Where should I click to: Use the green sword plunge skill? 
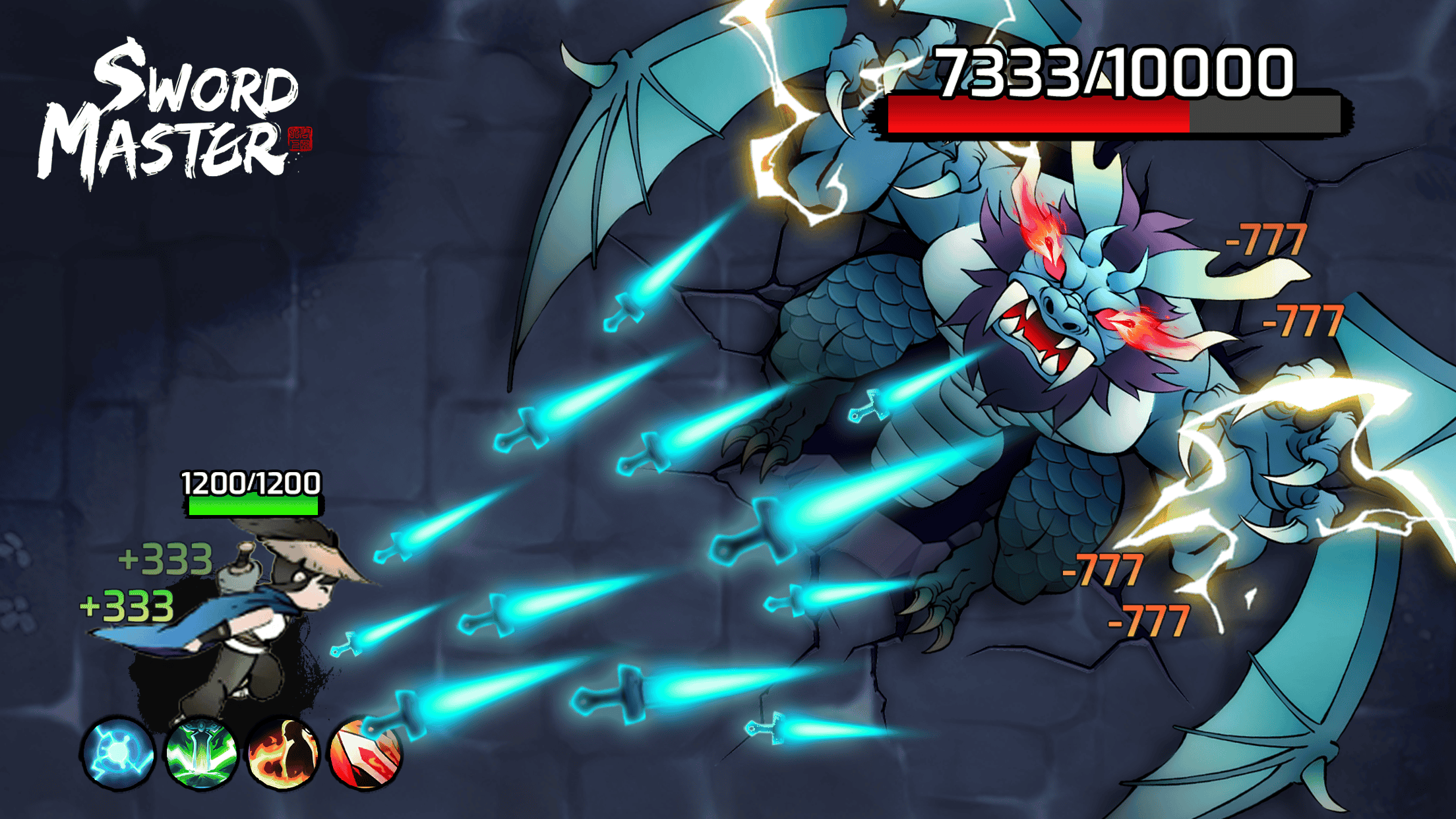pyautogui.click(x=201, y=753)
